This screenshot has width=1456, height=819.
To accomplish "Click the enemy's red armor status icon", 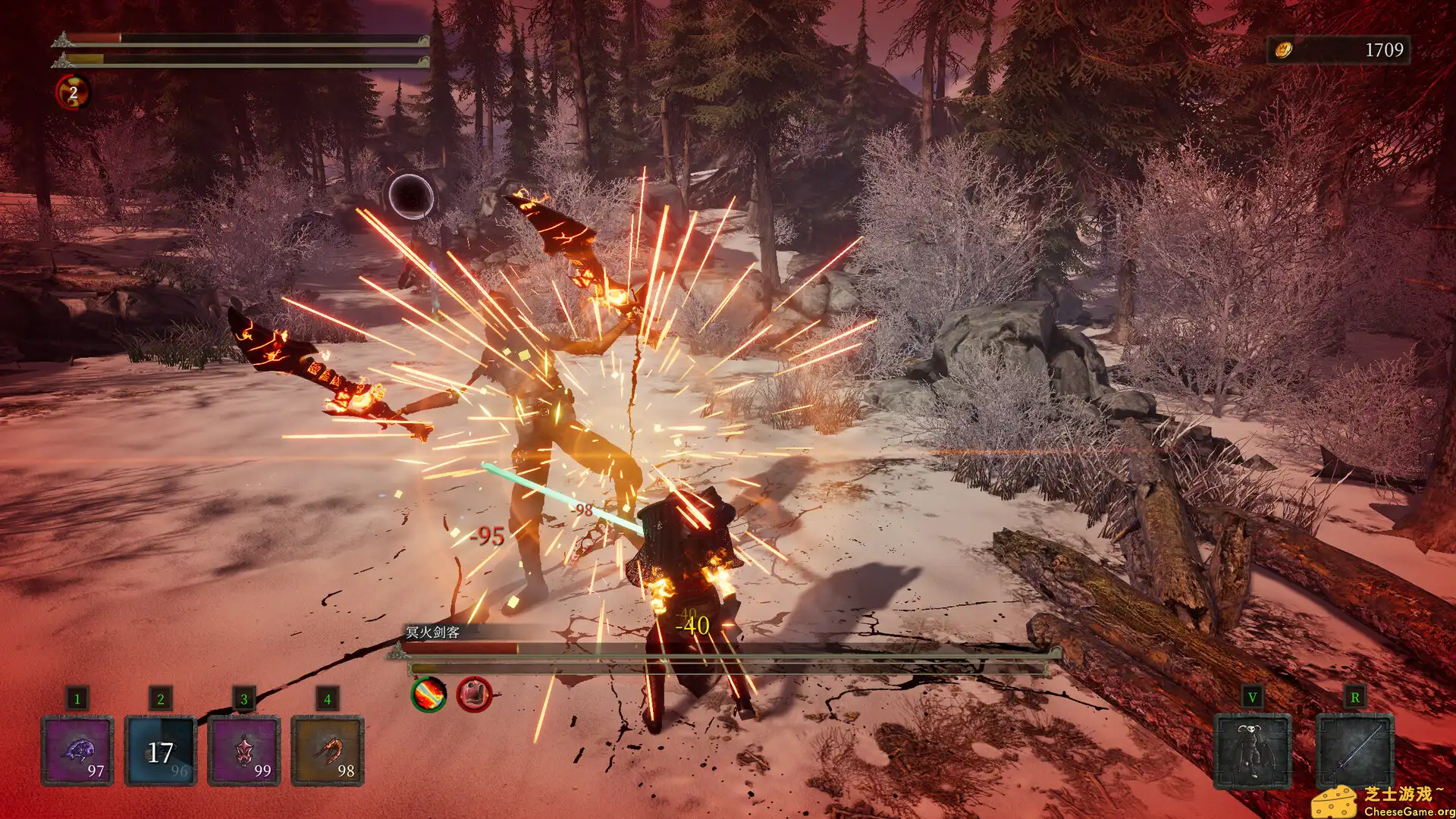I will point(474,694).
